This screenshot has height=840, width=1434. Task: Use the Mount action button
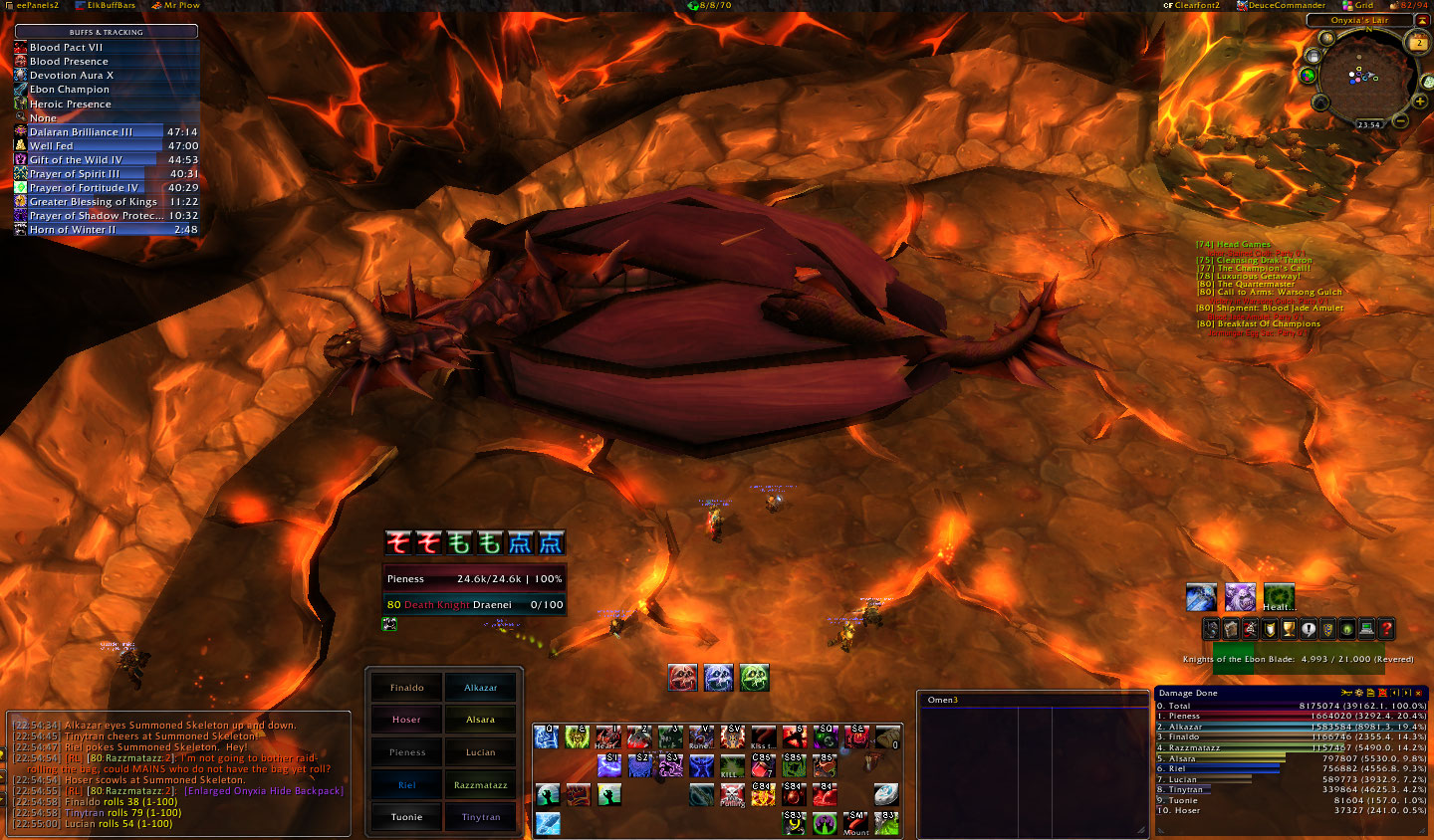pos(856,823)
